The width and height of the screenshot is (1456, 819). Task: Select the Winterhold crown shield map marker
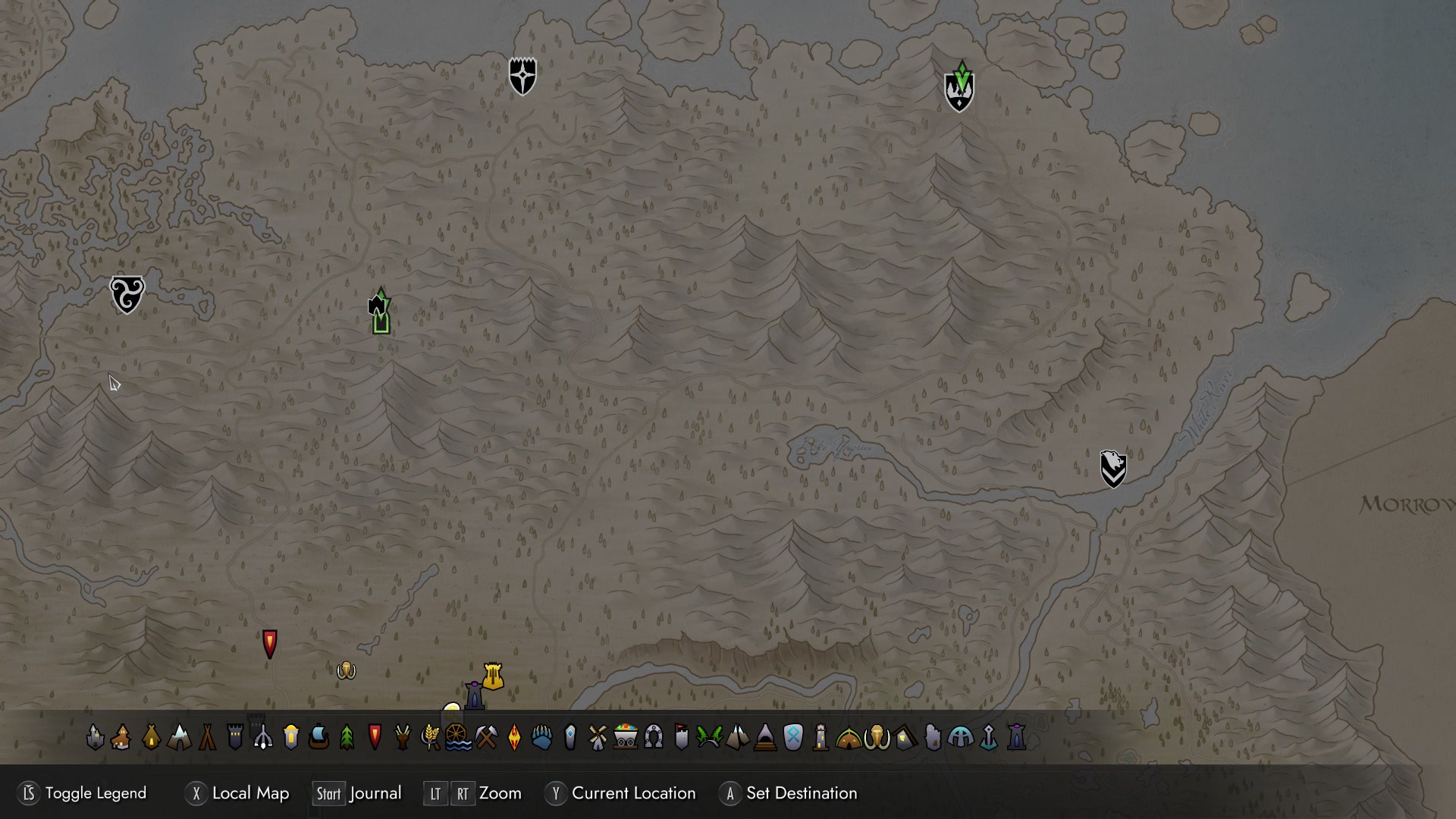click(959, 89)
